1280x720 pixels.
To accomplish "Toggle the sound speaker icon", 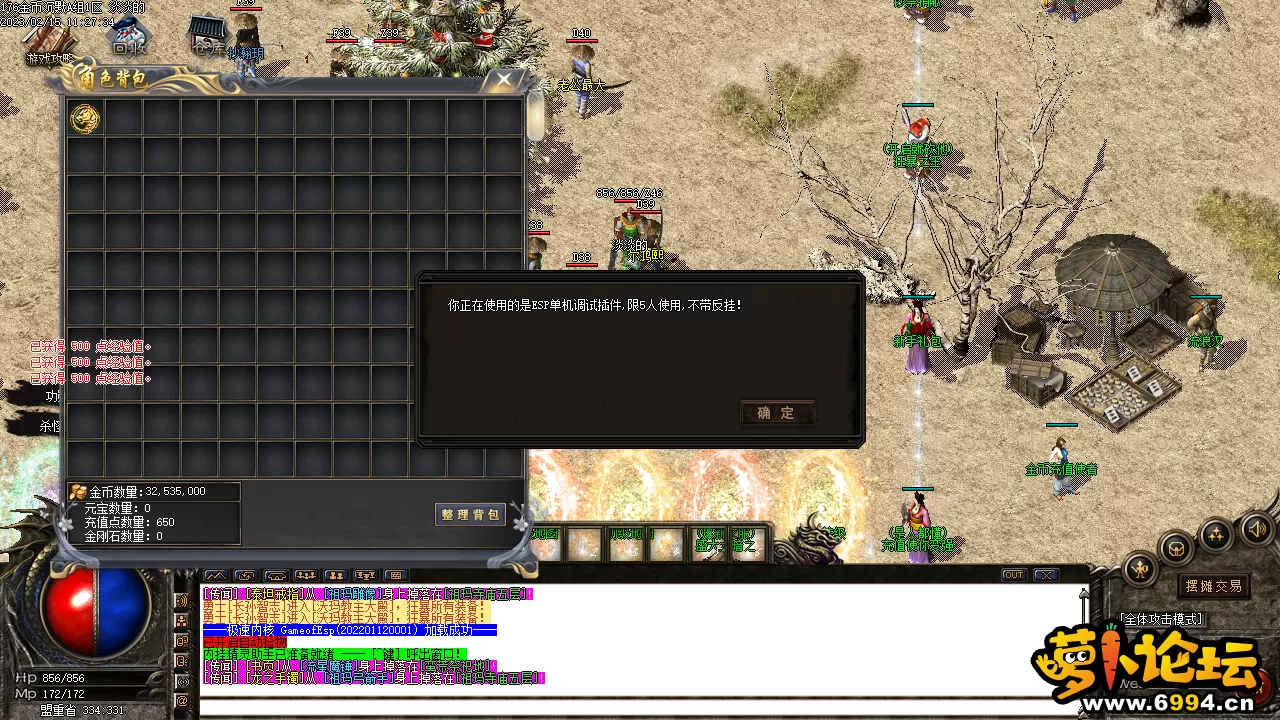I will (1256, 528).
